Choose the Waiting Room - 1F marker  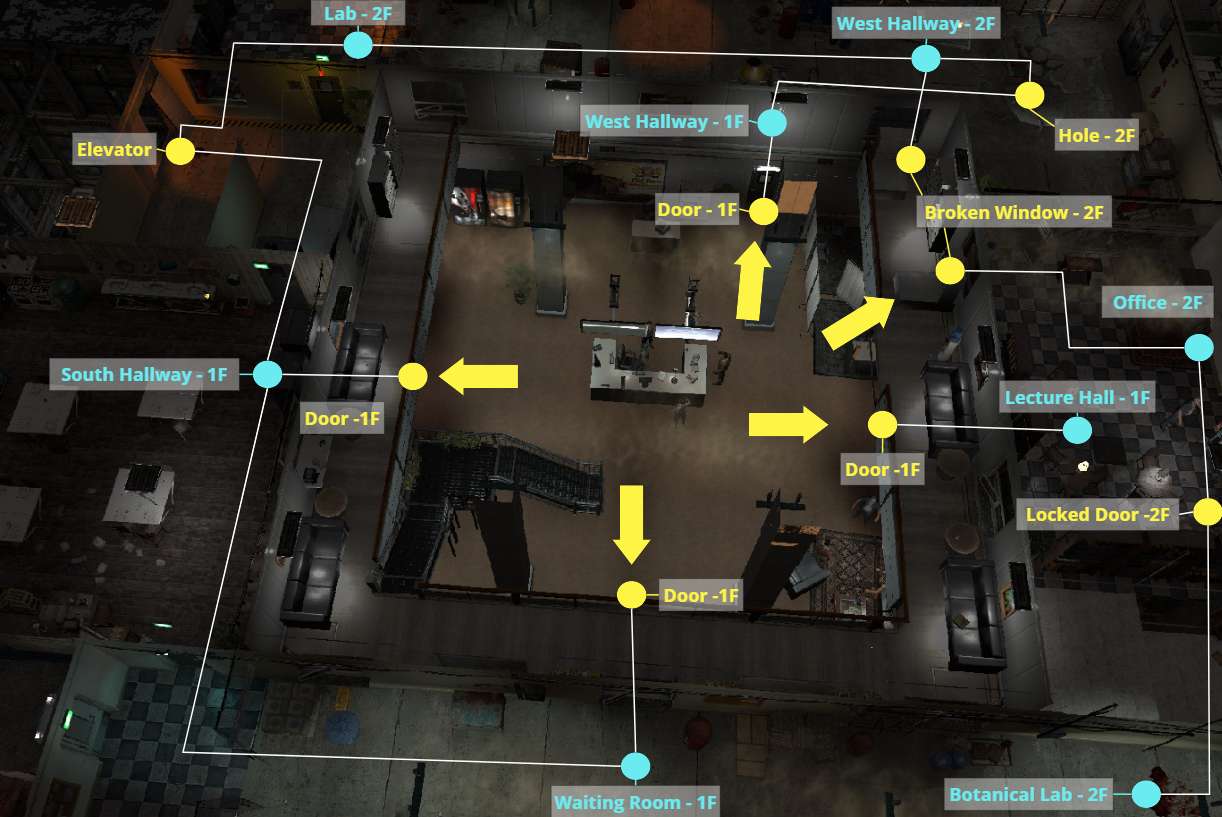tap(634, 766)
